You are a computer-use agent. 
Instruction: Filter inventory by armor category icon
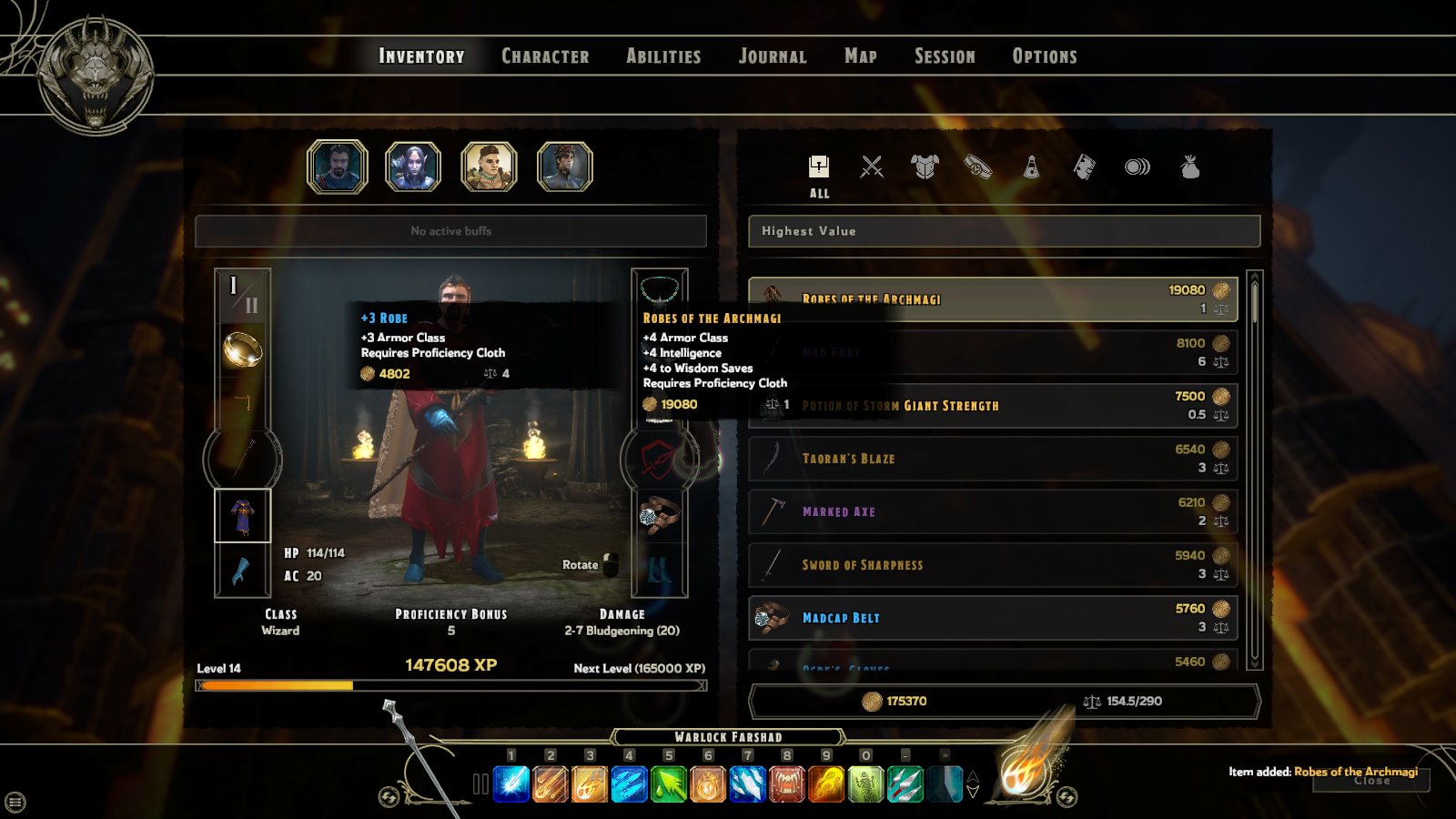925,167
